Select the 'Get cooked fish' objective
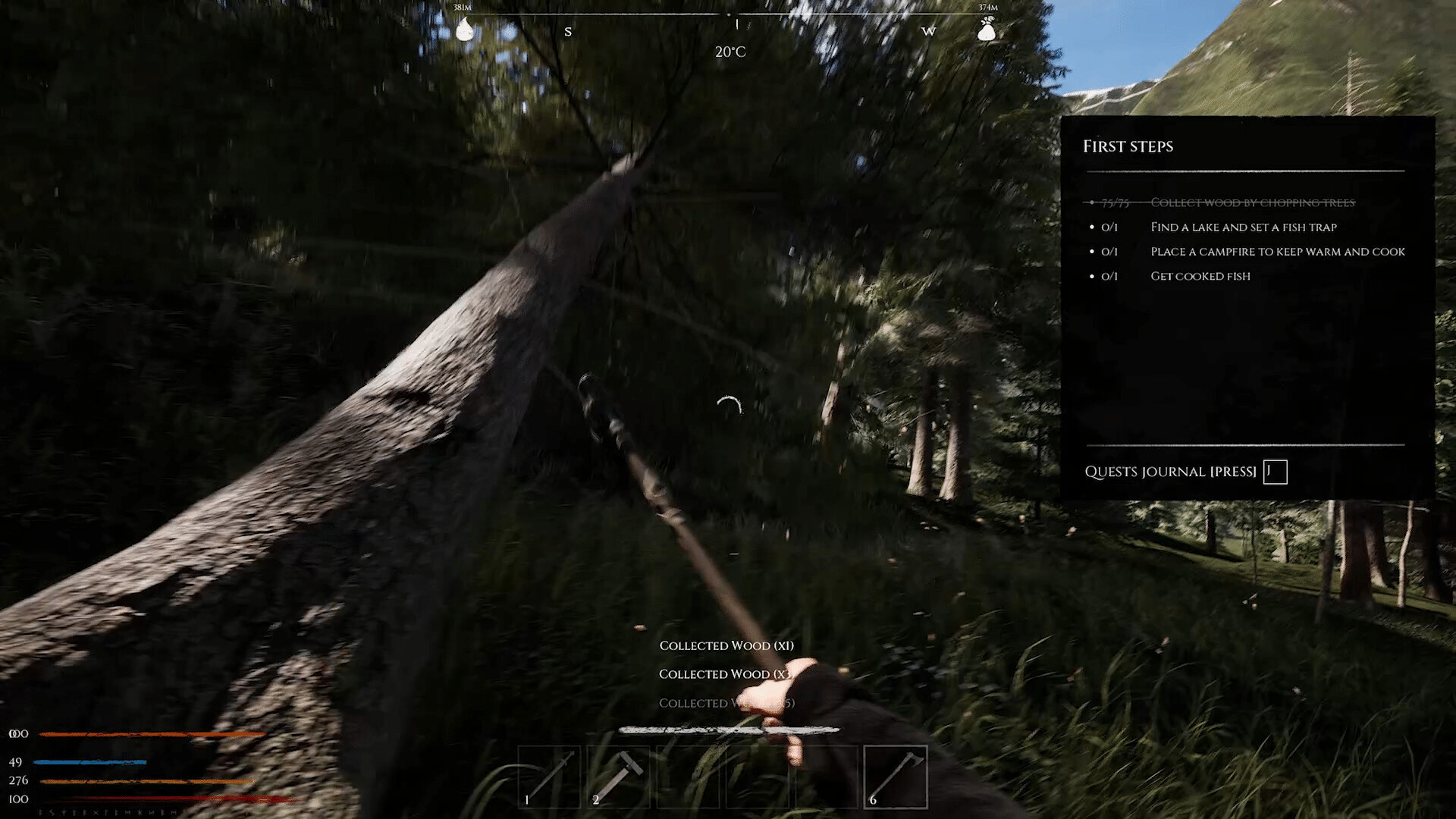Image resolution: width=1456 pixels, height=819 pixels. pyautogui.click(x=1200, y=276)
